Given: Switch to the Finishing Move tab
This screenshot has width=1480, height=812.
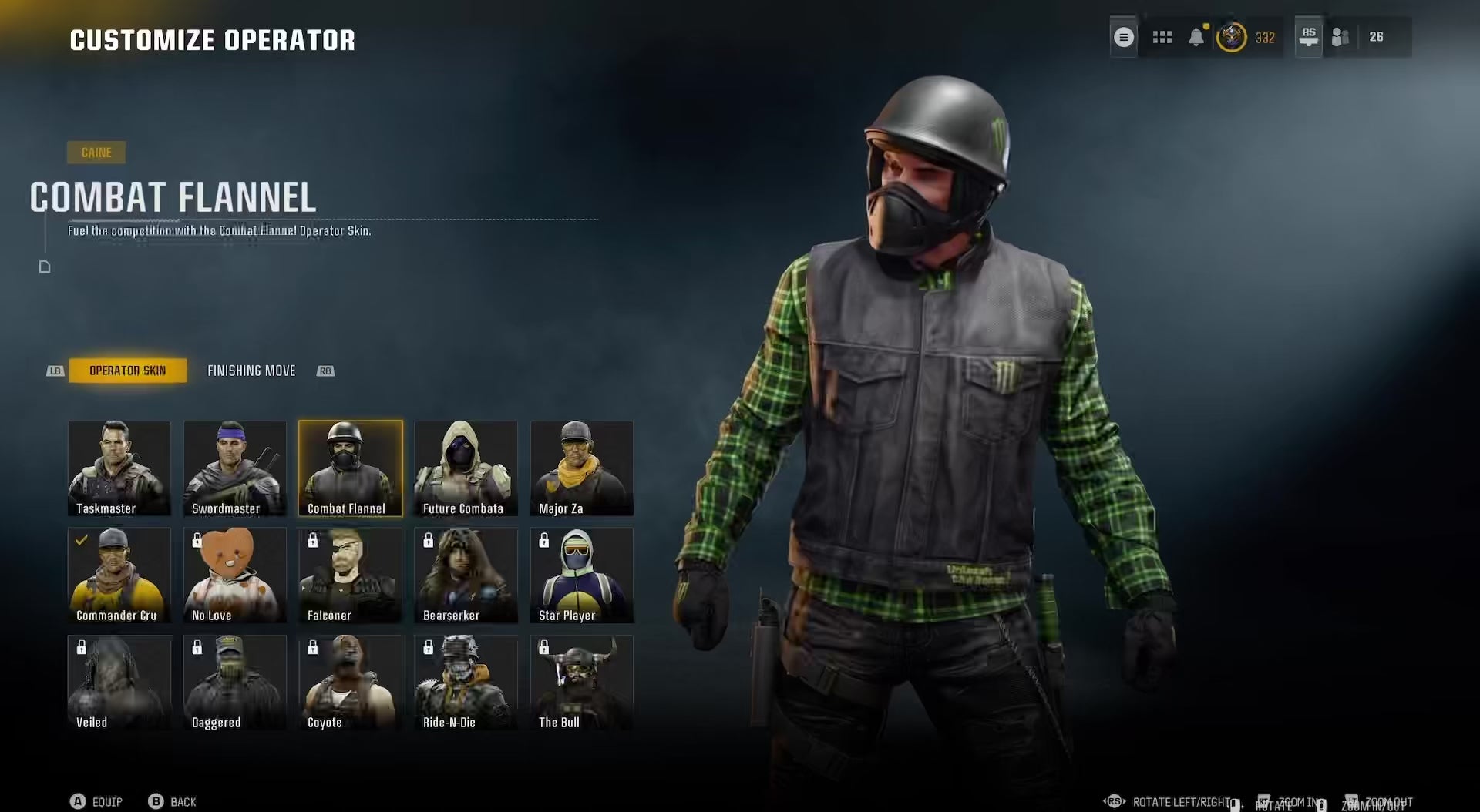Looking at the screenshot, I should click(251, 371).
